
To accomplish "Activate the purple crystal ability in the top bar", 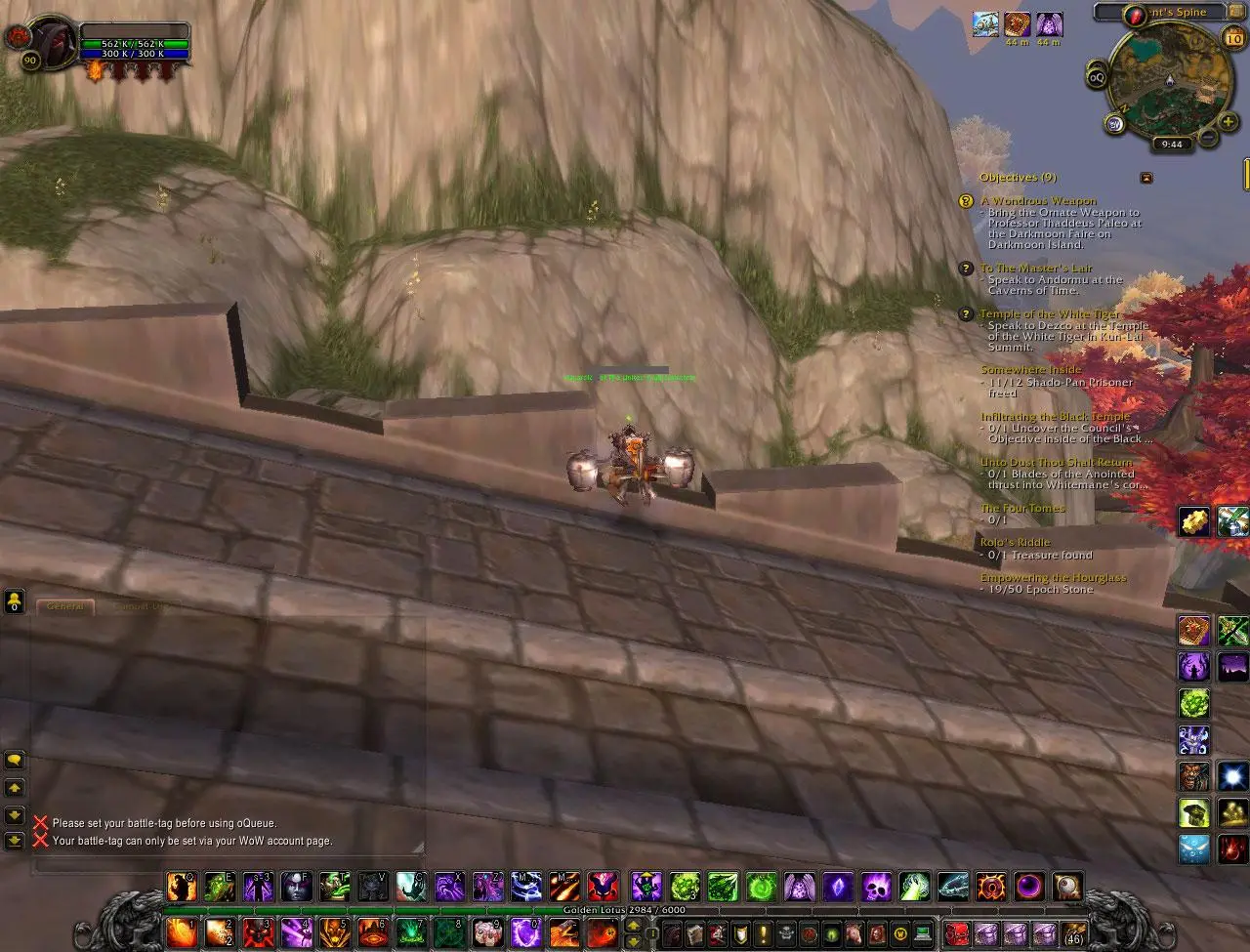I will [x=837, y=887].
